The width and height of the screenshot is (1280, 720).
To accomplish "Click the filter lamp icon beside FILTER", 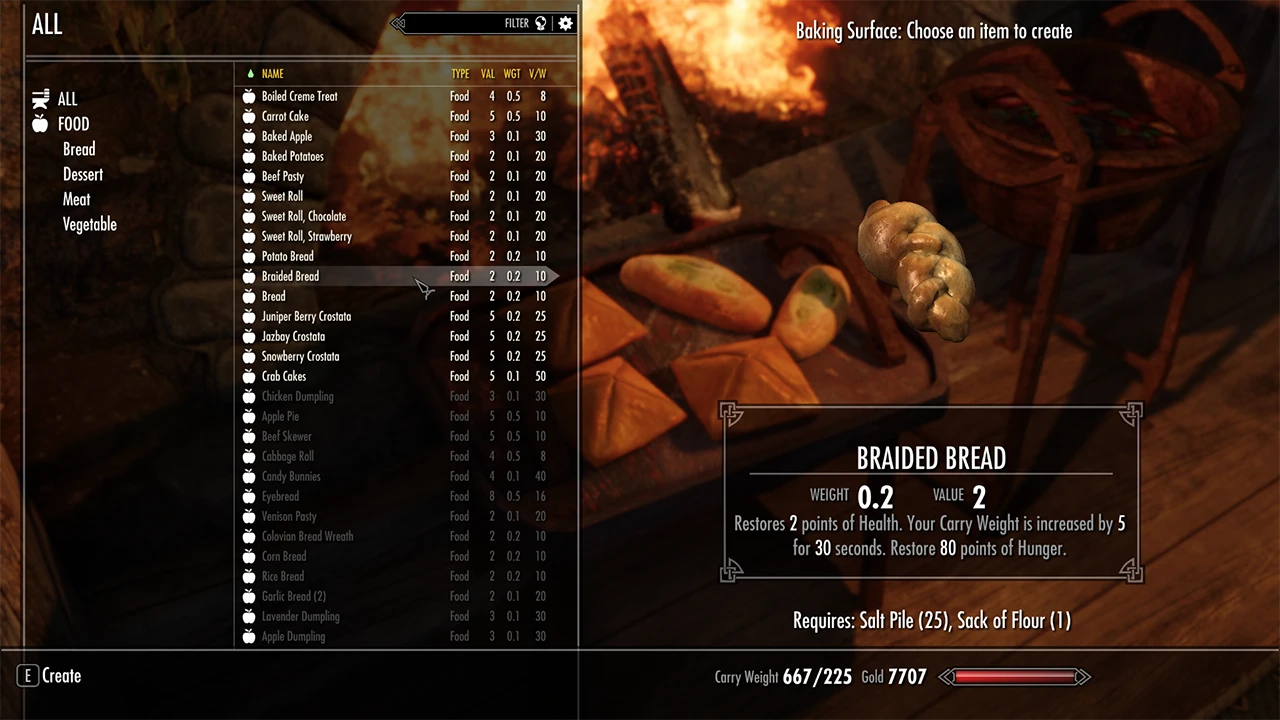I will 540,23.
